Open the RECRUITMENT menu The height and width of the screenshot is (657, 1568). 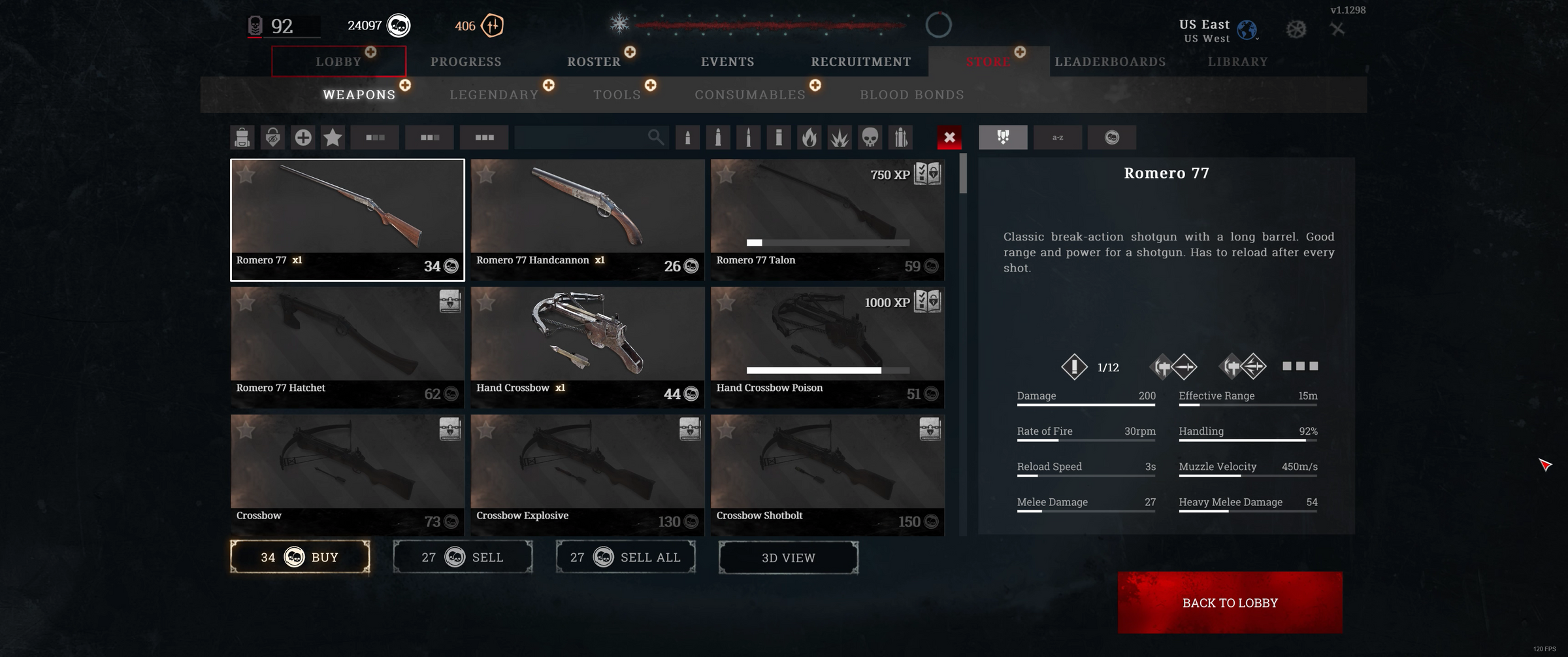(860, 61)
